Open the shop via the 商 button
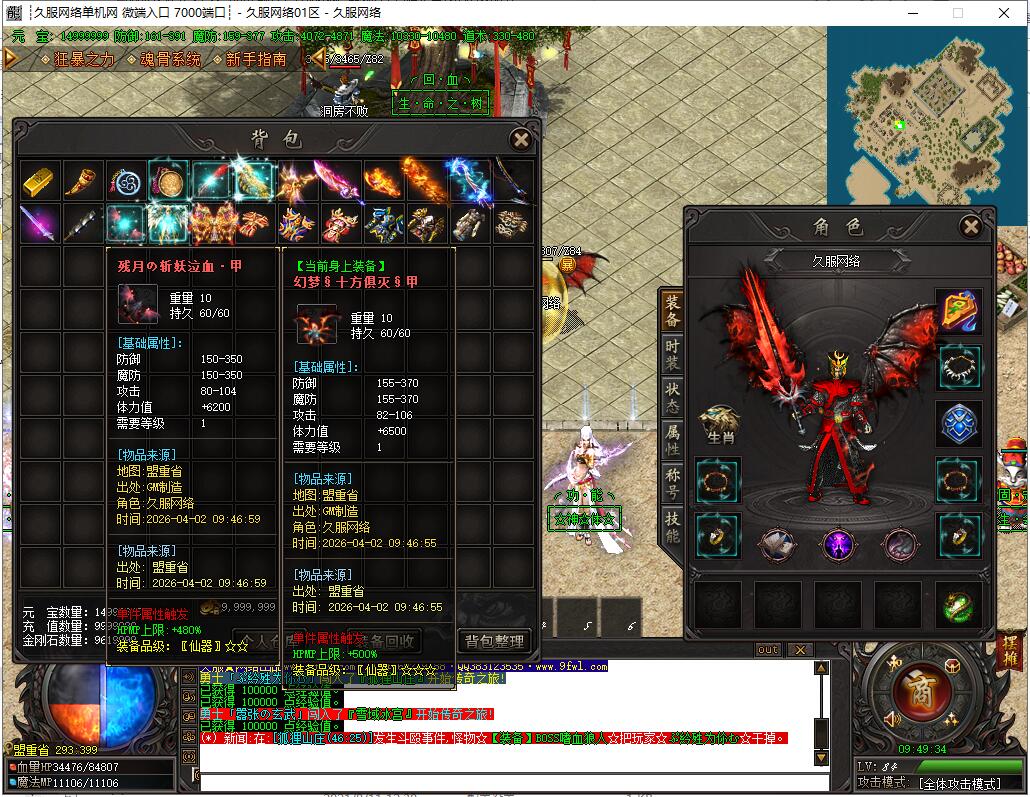Viewport: 1030px width, 797px height. 913,690
